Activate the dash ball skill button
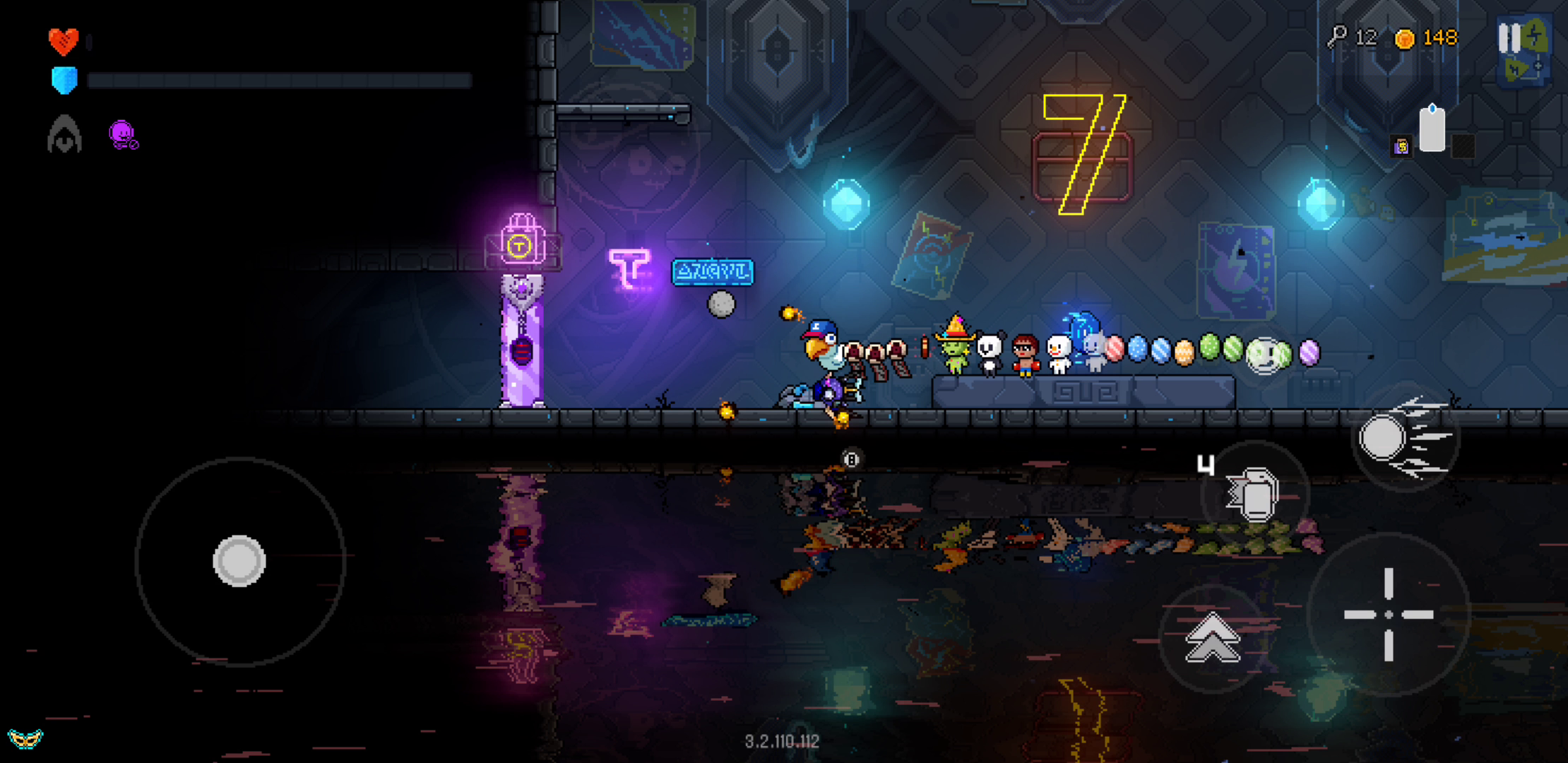 pyautogui.click(x=1403, y=439)
